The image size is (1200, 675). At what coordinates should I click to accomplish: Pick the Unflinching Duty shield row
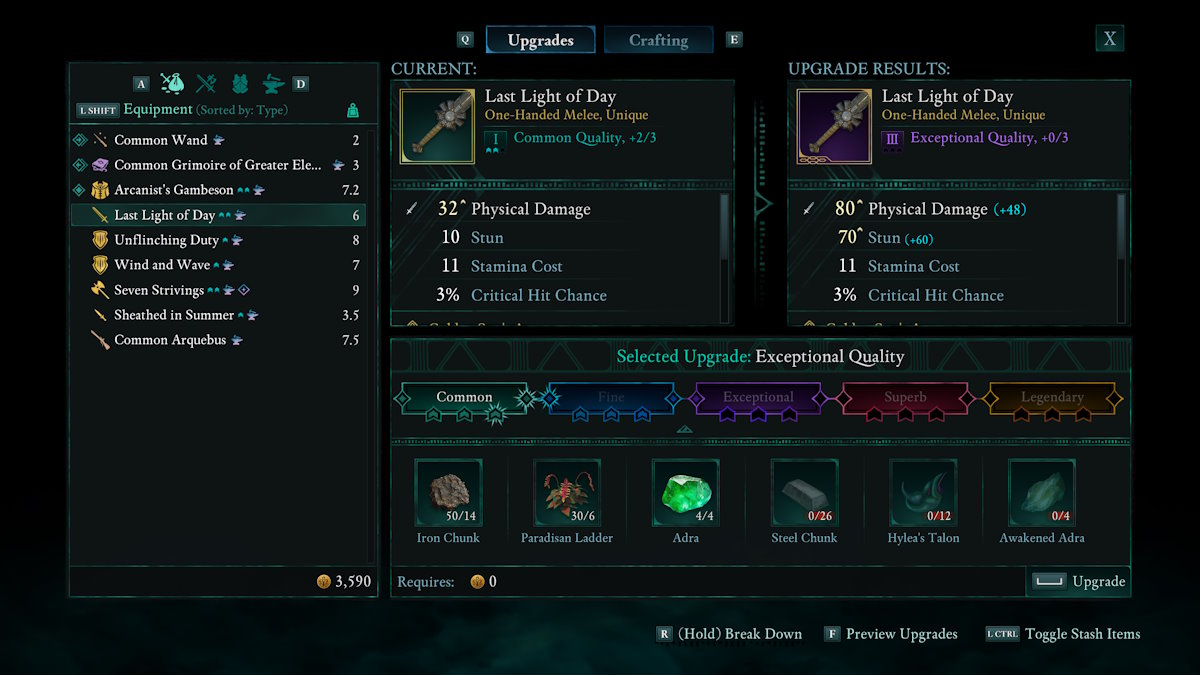pos(166,240)
